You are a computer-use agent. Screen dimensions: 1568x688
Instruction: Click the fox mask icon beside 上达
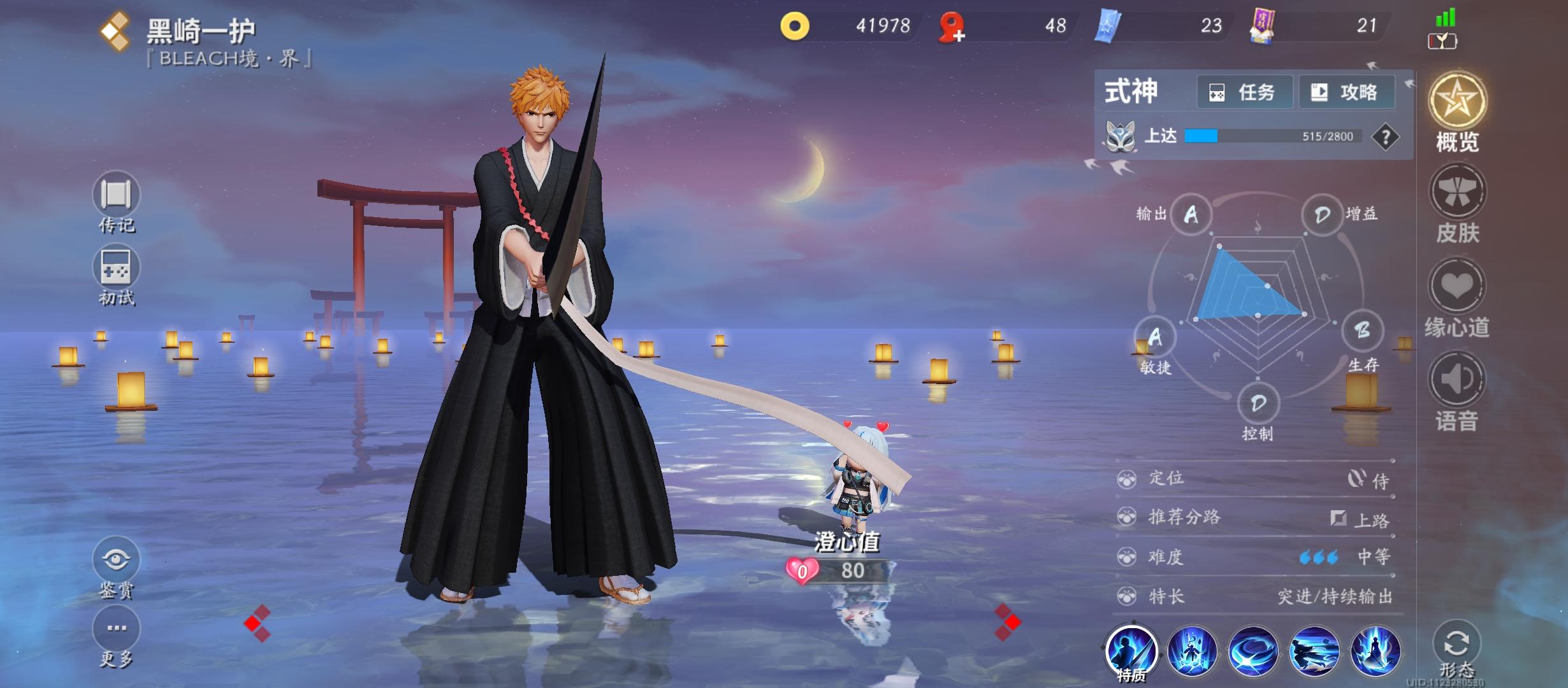point(1121,136)
